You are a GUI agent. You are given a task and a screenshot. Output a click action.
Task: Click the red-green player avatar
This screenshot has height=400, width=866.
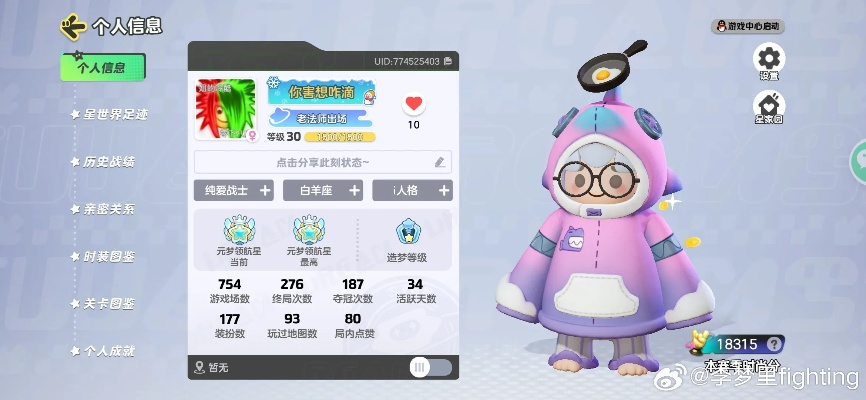[x=225, y=109]
